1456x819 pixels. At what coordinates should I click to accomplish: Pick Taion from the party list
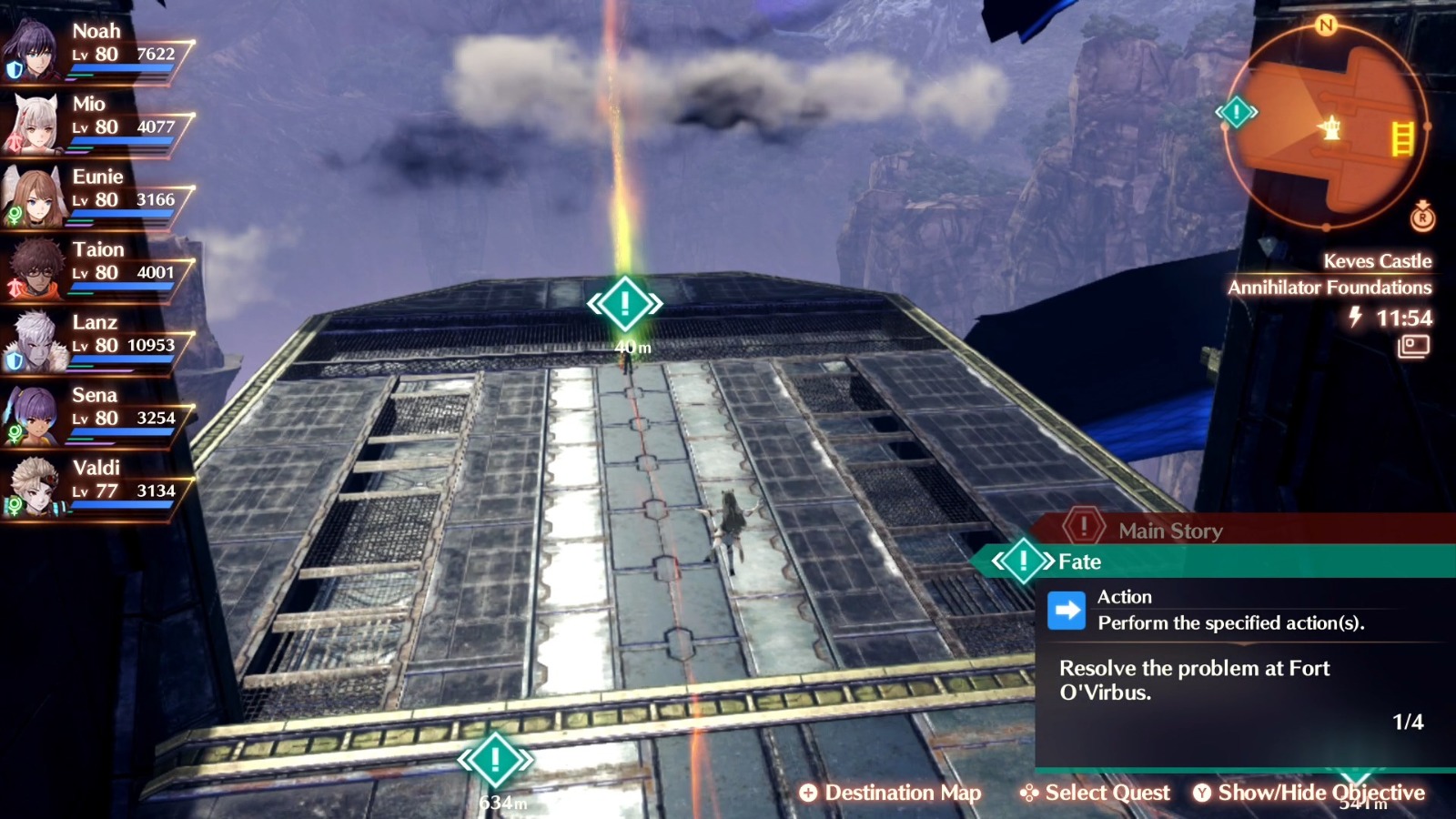tap(35, 269)
